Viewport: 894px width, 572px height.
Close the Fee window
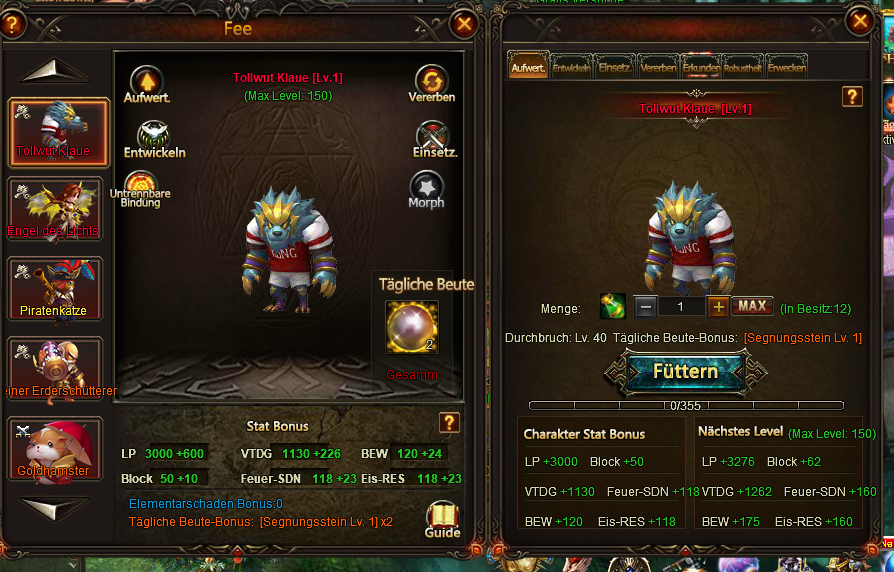pos(464,24)
